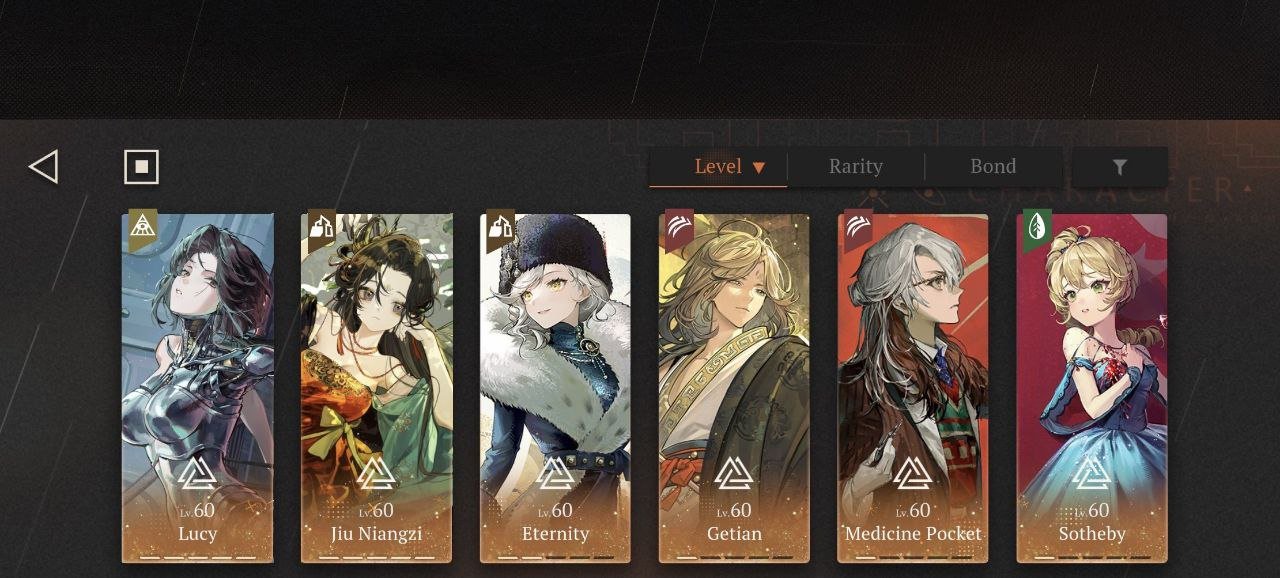Choose the Sotheby character card

point(1092,388)
